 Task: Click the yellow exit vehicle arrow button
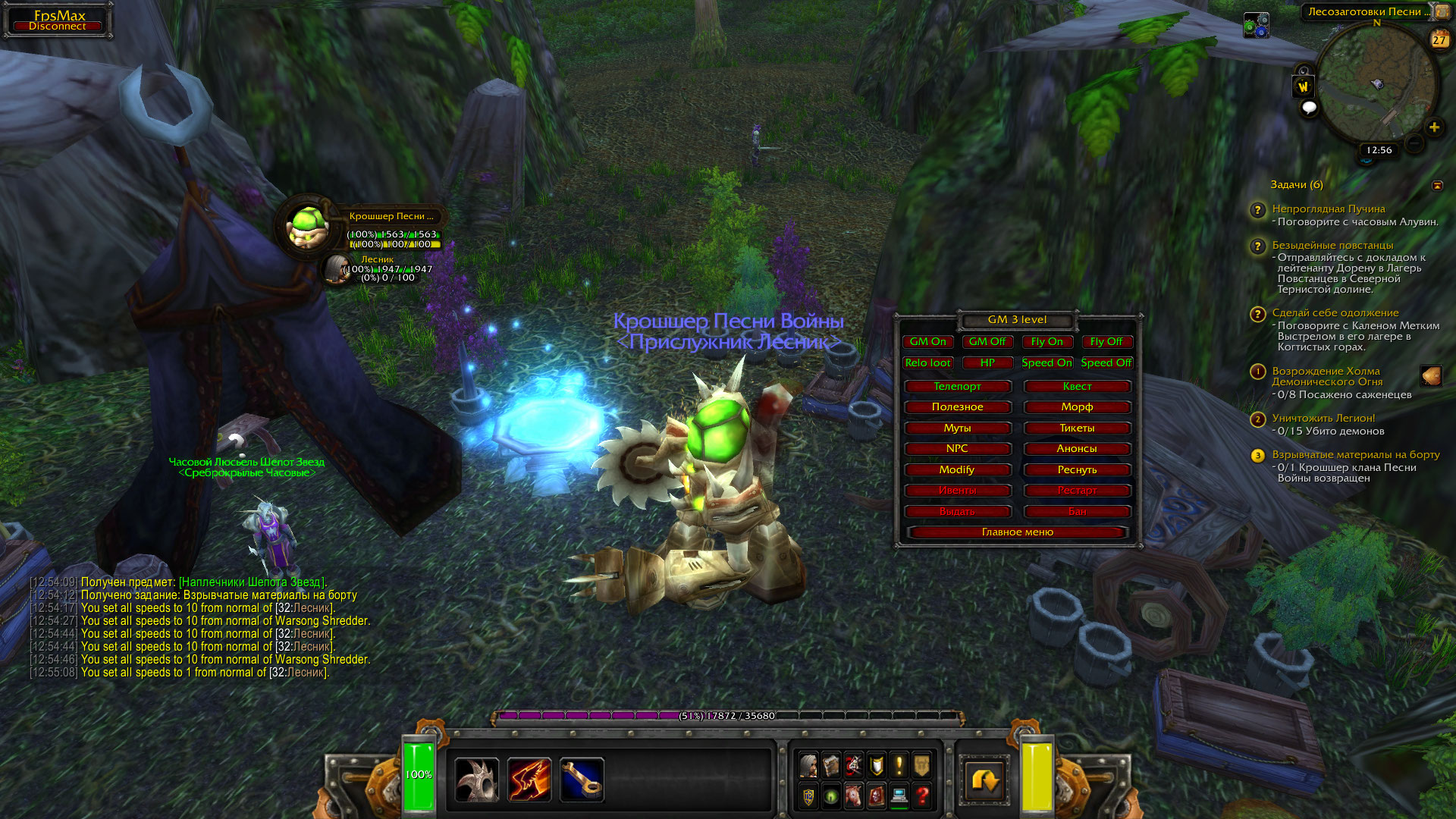pos(985,780)
